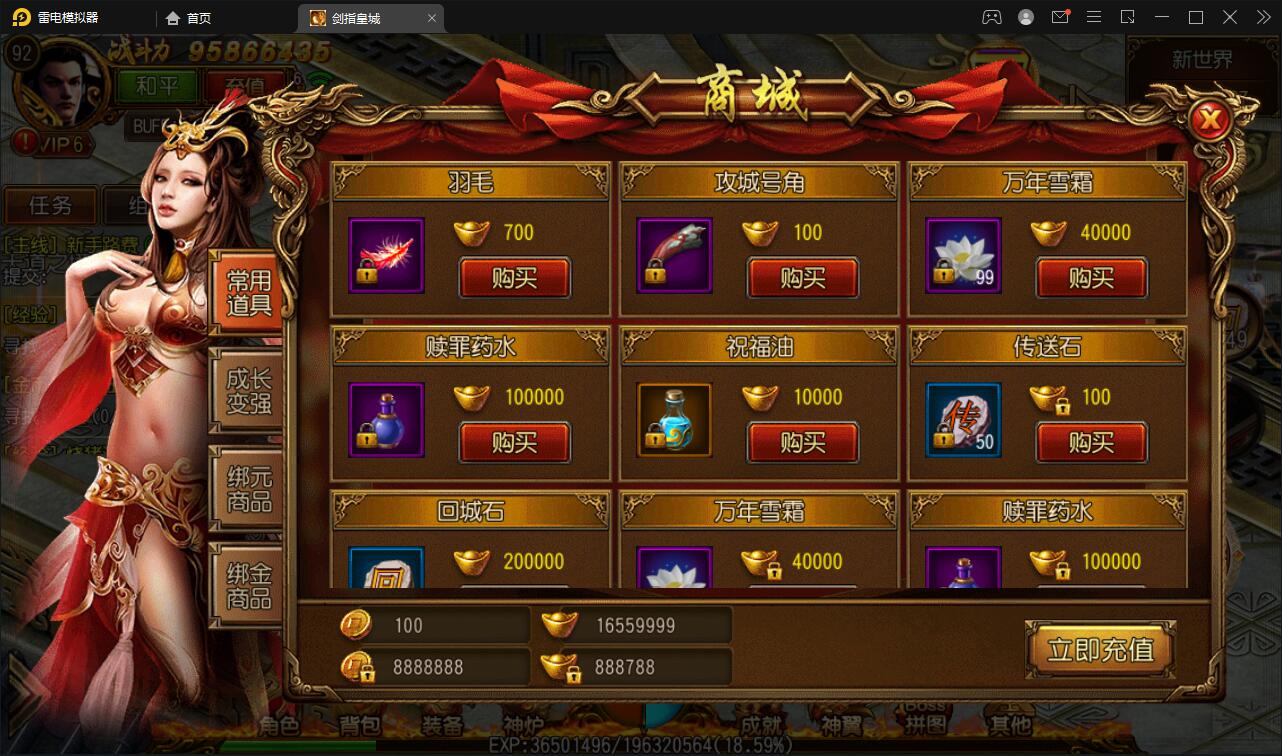The image size is (1282, 756).
Task: Expand the emulator toolbar via >> chevron
Action: click(1262, 17)
